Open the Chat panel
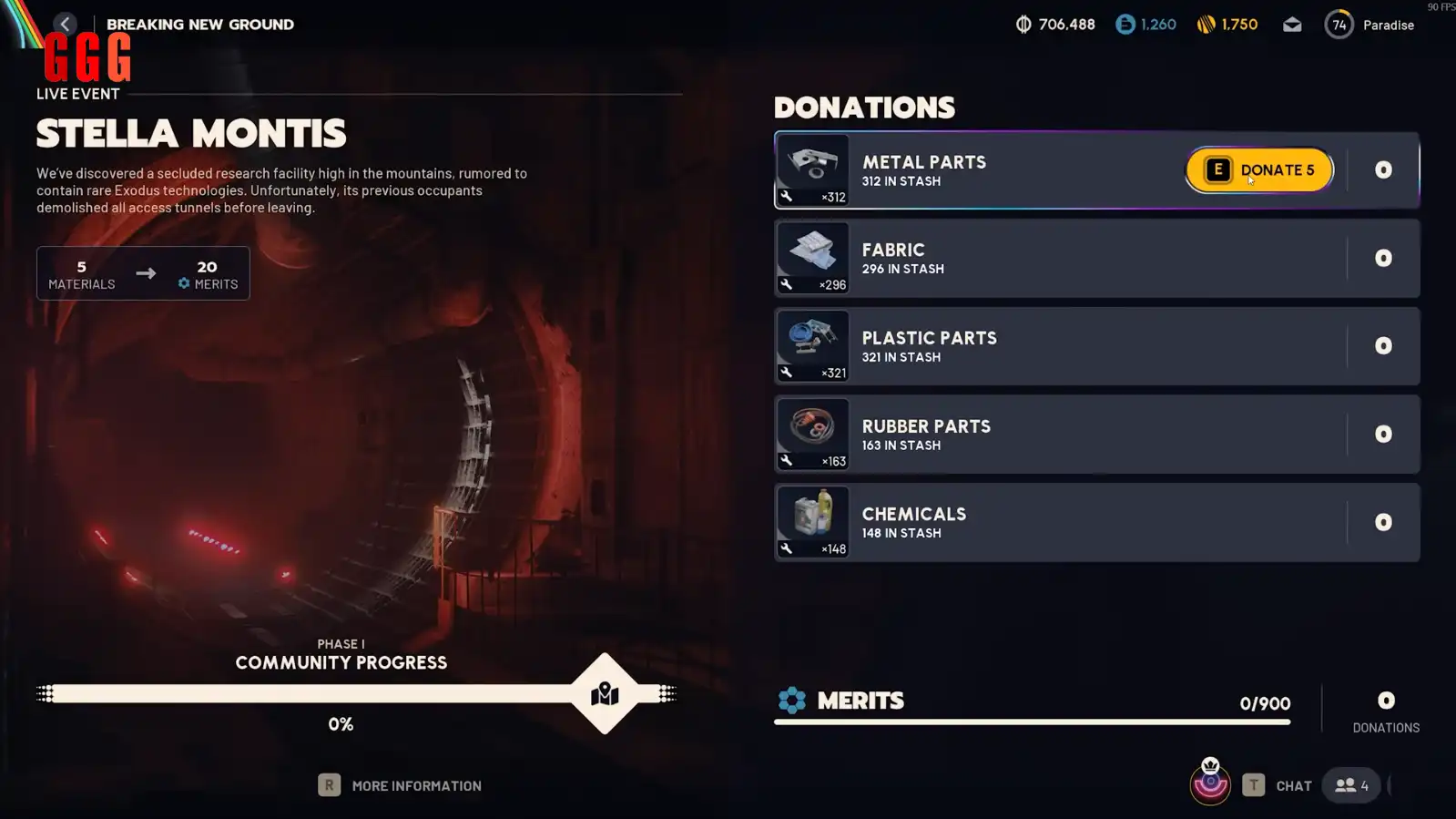Viewport: 1456px width, 819px height. pyautogui.click(x=1278, y=785)
